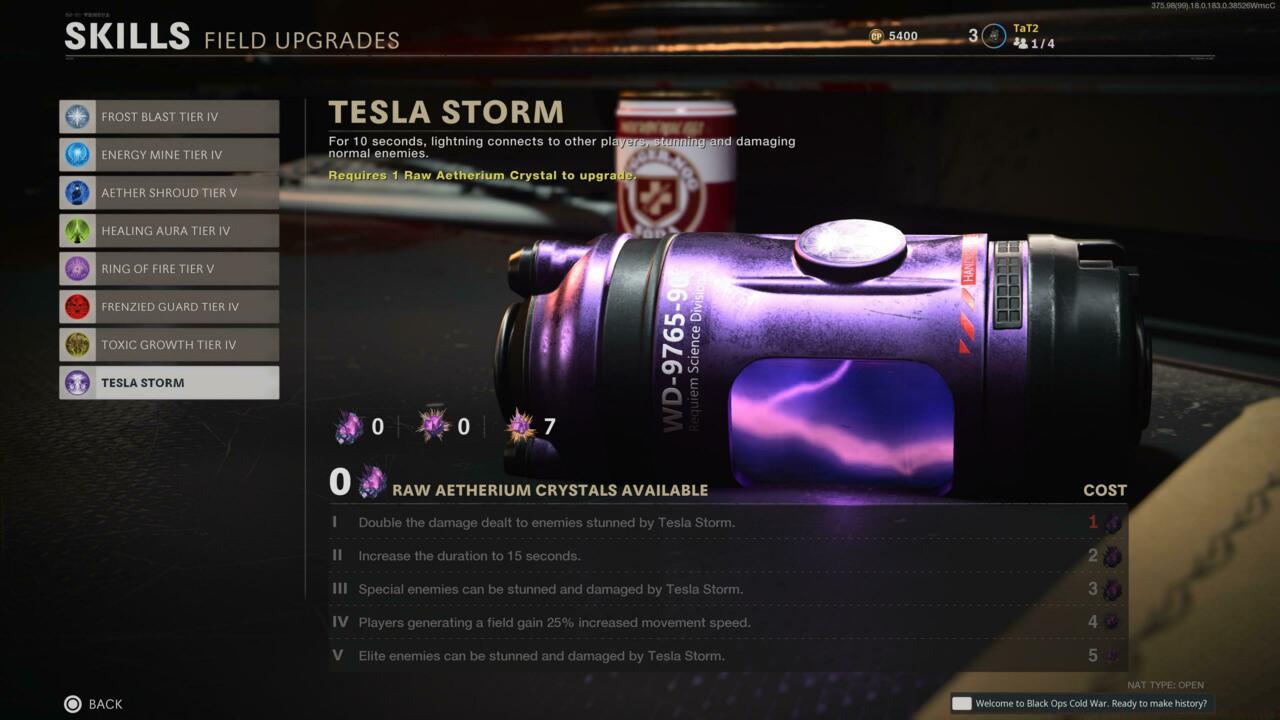This screenshot has height=720, width=1280.
Task: Click the Tesla Storm skill icon
Action: pyautogui.click(x=77, y=383)
